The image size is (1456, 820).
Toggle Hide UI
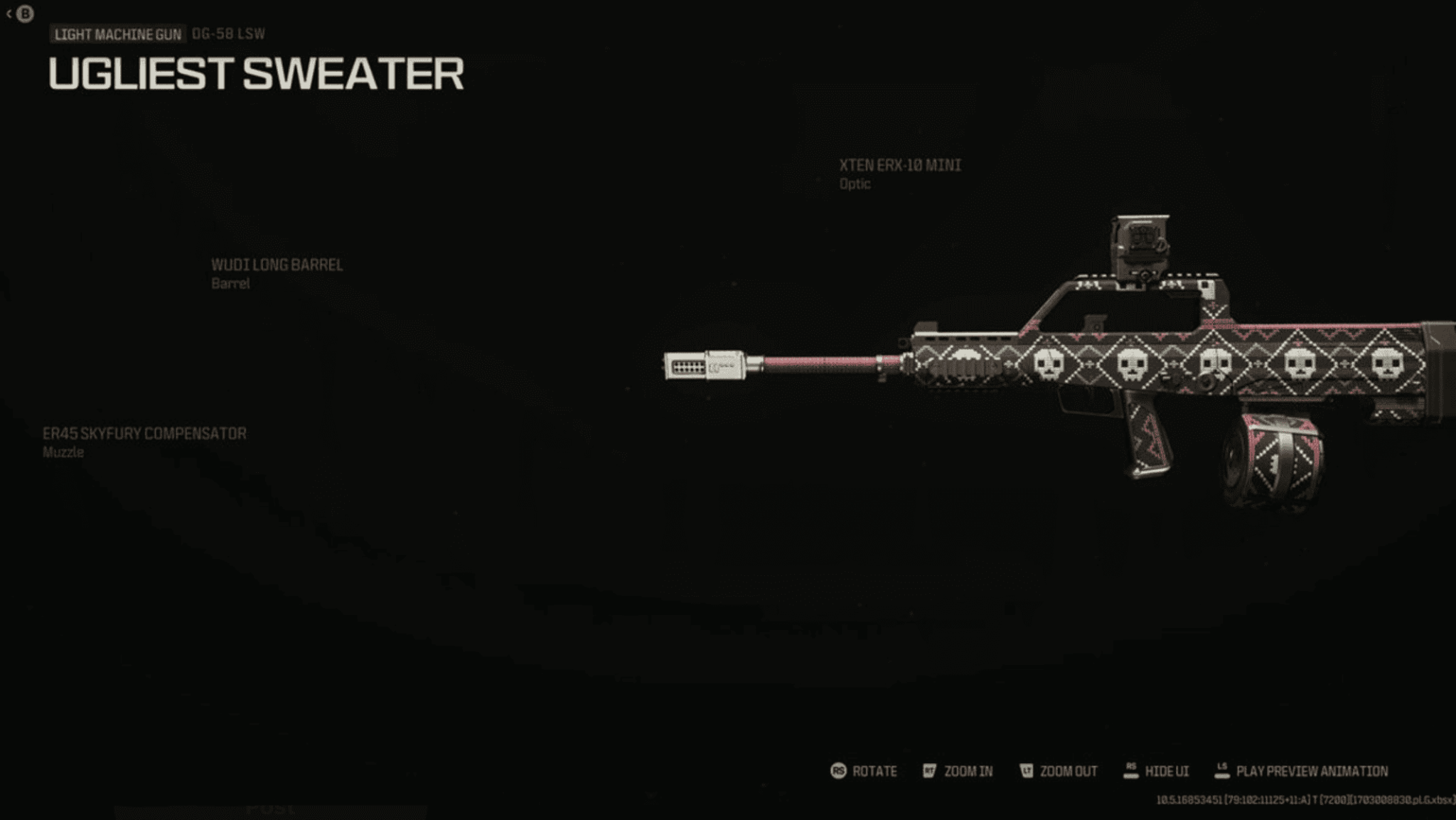[1167, 771]
